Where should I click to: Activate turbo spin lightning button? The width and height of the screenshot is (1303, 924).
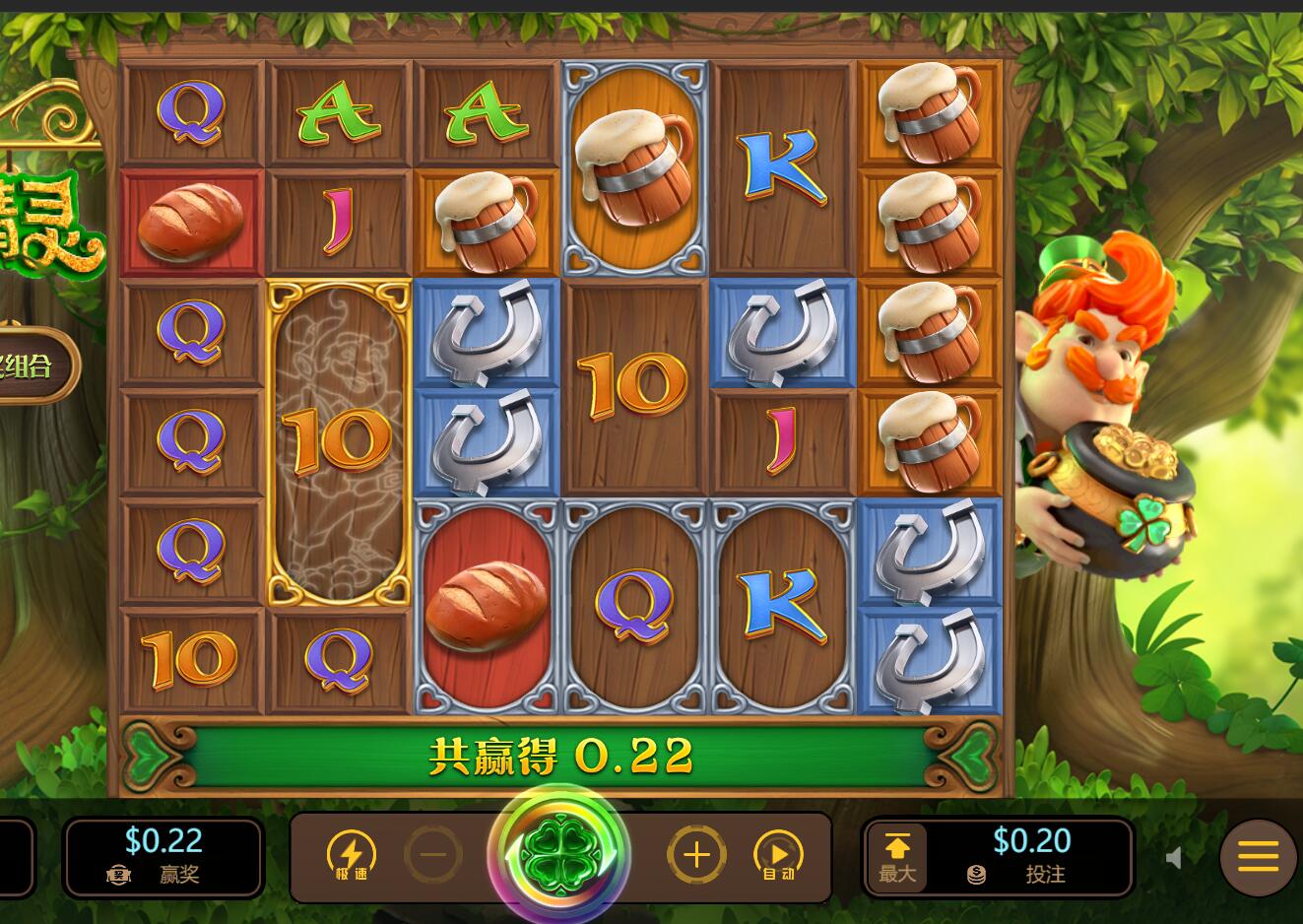pos(352,855)
